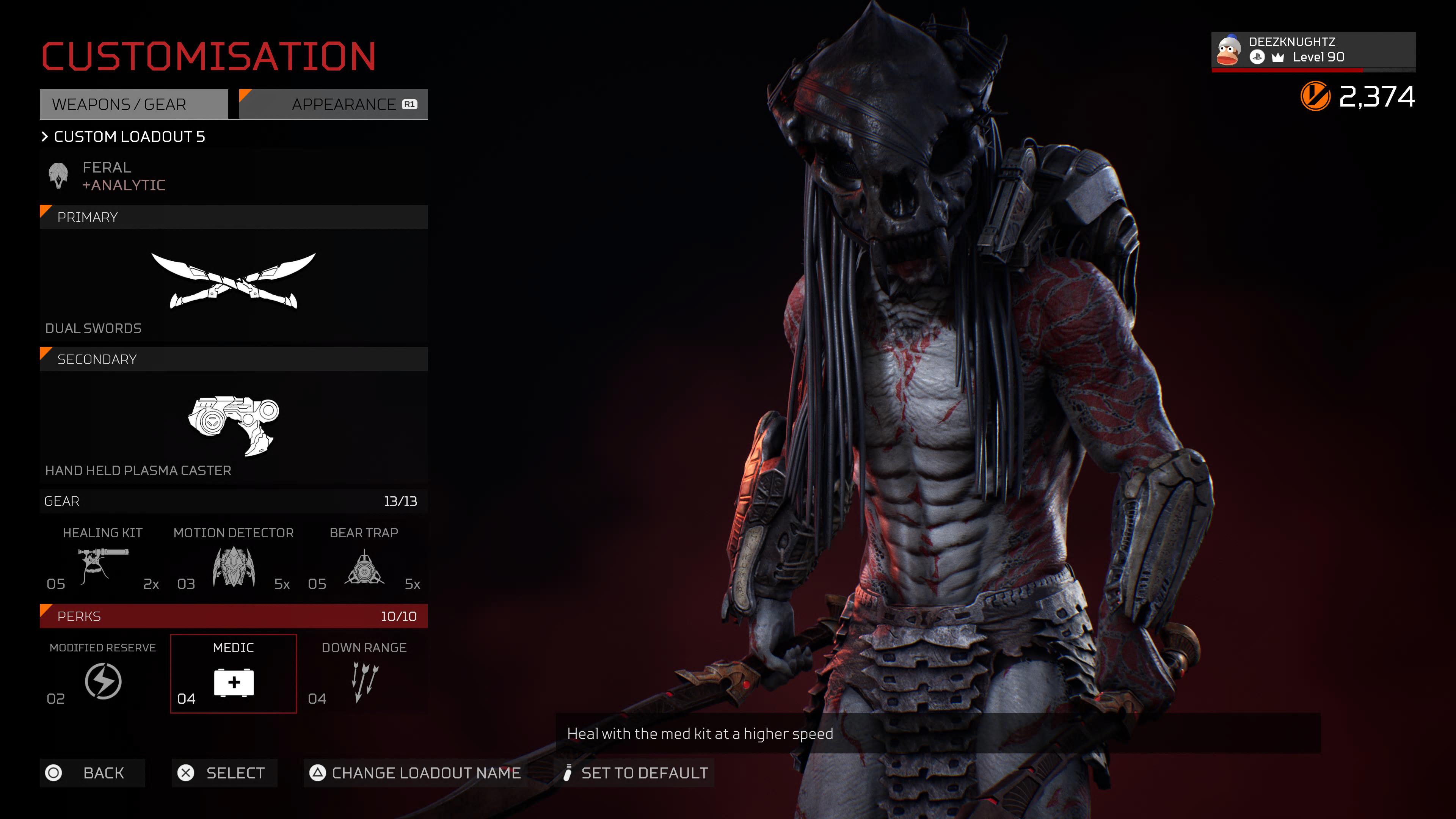Go back from customisation screen

click(x=92, y=773)
